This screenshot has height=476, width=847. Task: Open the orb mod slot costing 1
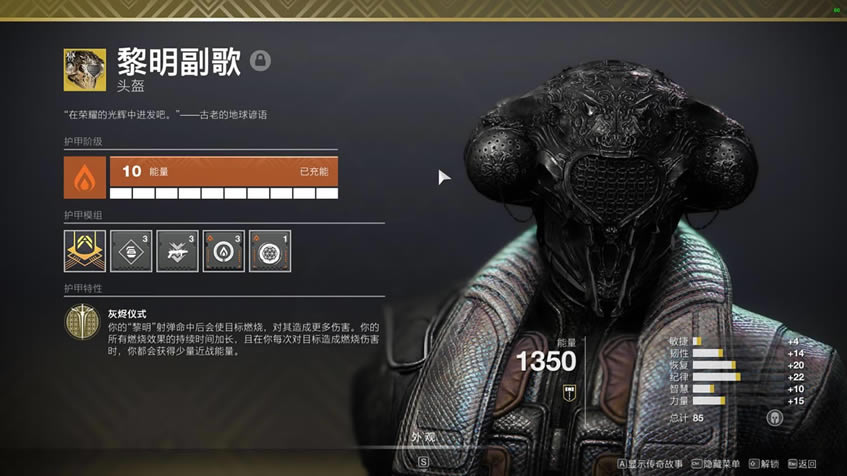[269, 251]
